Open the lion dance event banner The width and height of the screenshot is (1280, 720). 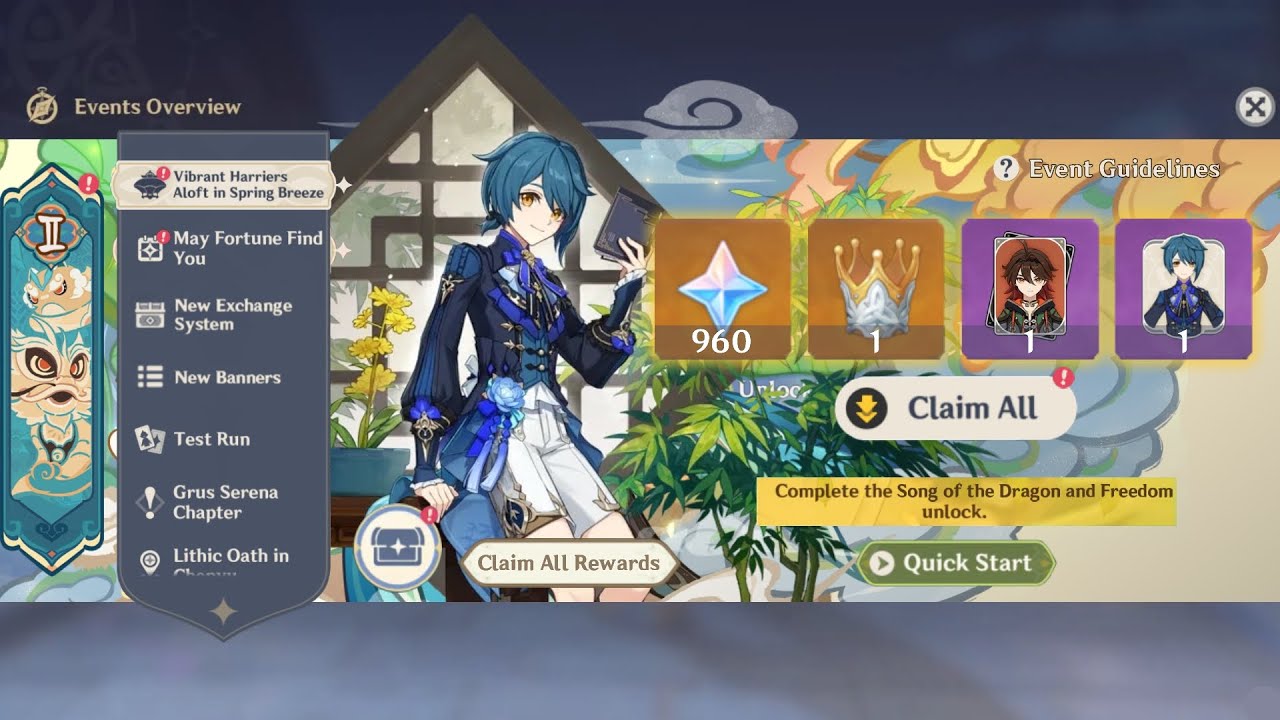pyautogui.click(x=52, y=360)
